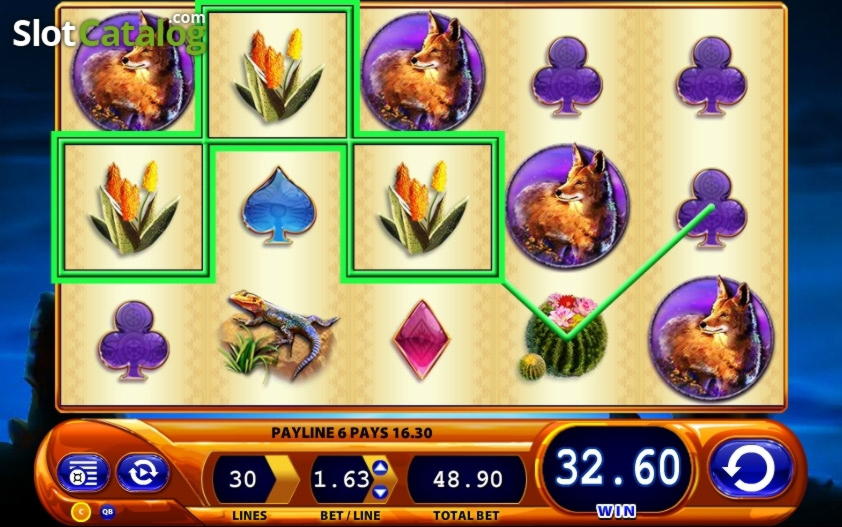Viewport: 842px width, 527px height.
Task: Spin the reels with the circular arrow button
Action: coord(750,468)
